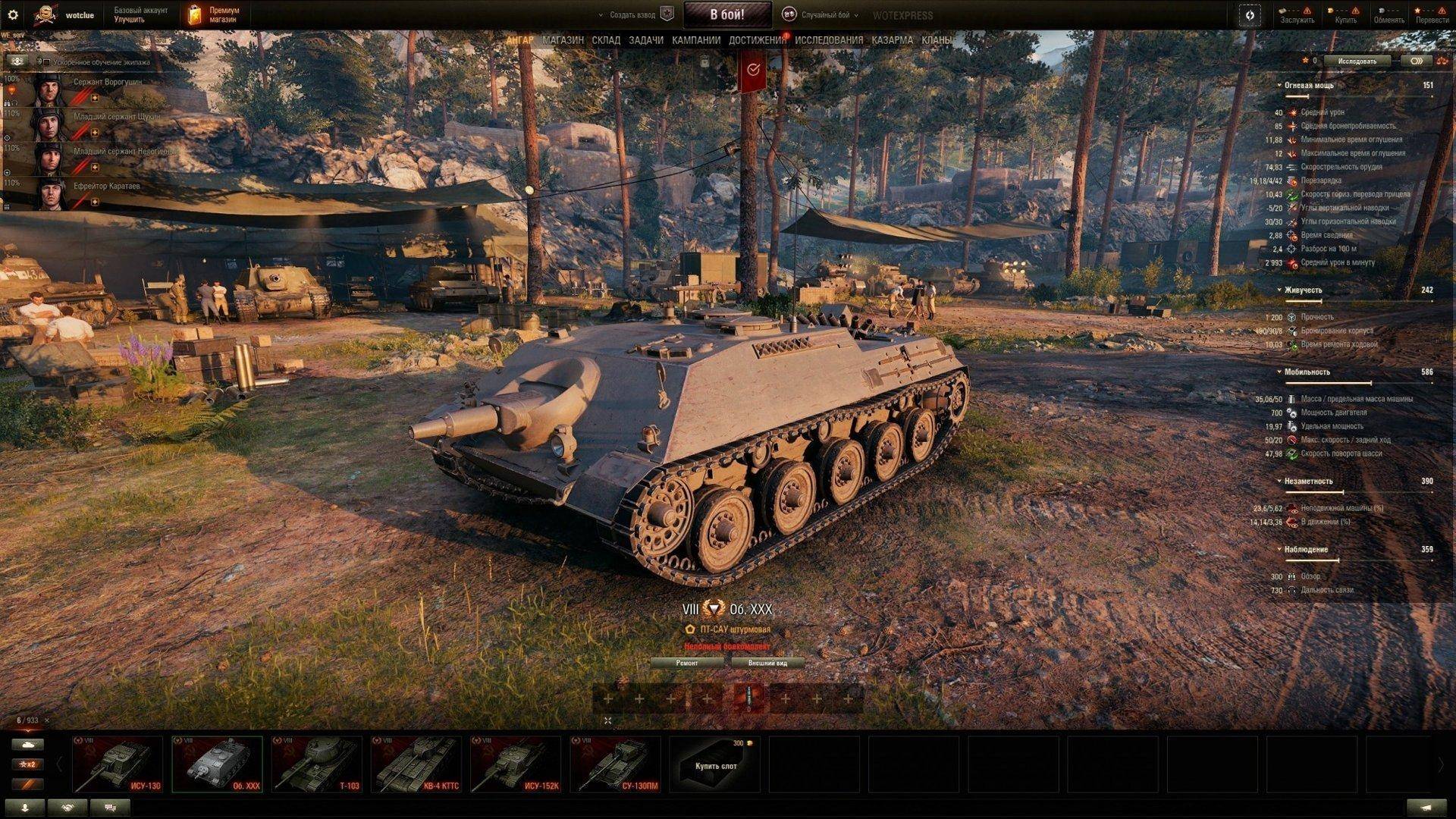Screen dimensions: 1456x819
Task: Select the tank silhouette carousel filter icon
Action: pos(29,745)
